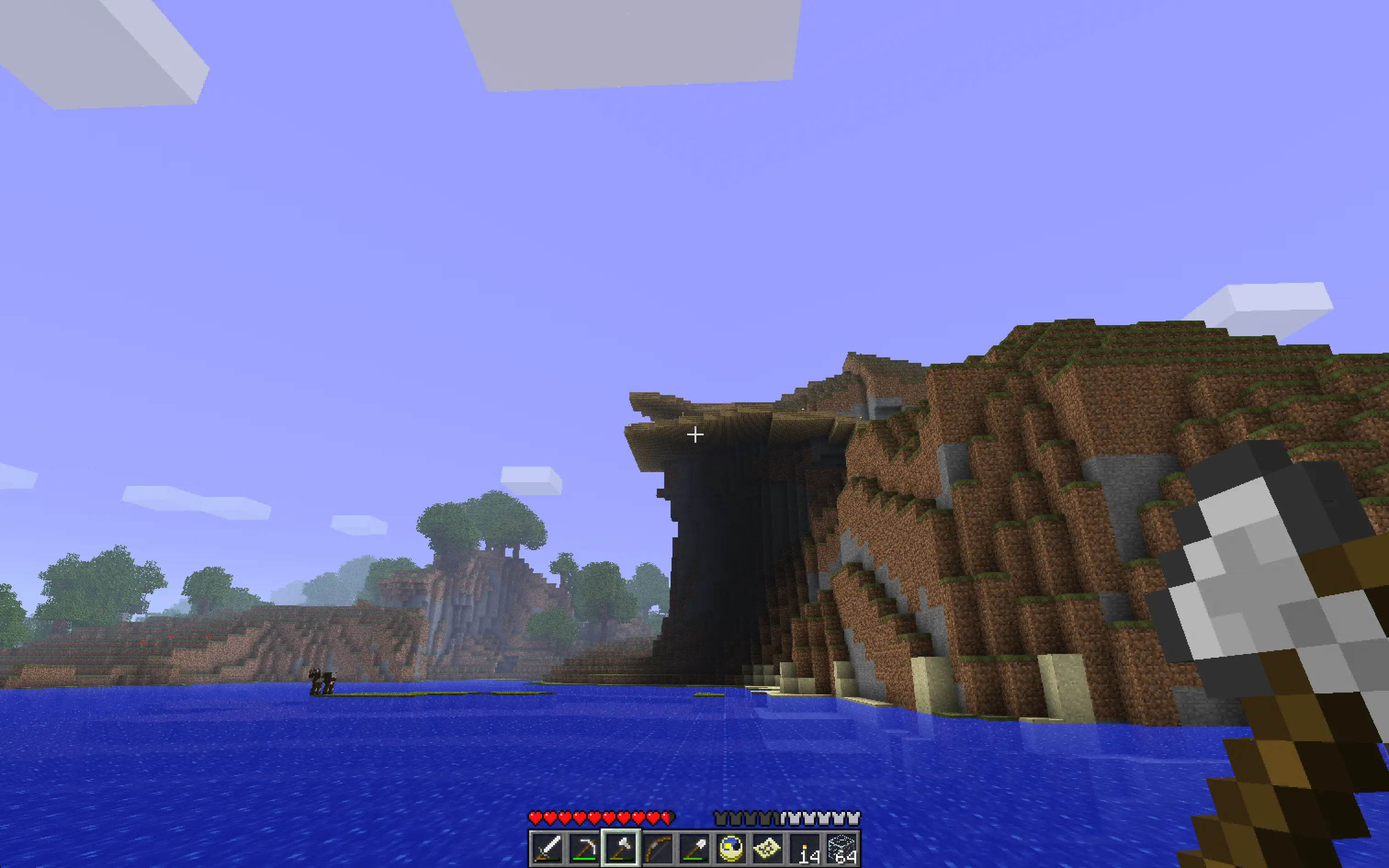Select the bow in the hotbar
1389x868 pixels.
[x=659, y=850]
